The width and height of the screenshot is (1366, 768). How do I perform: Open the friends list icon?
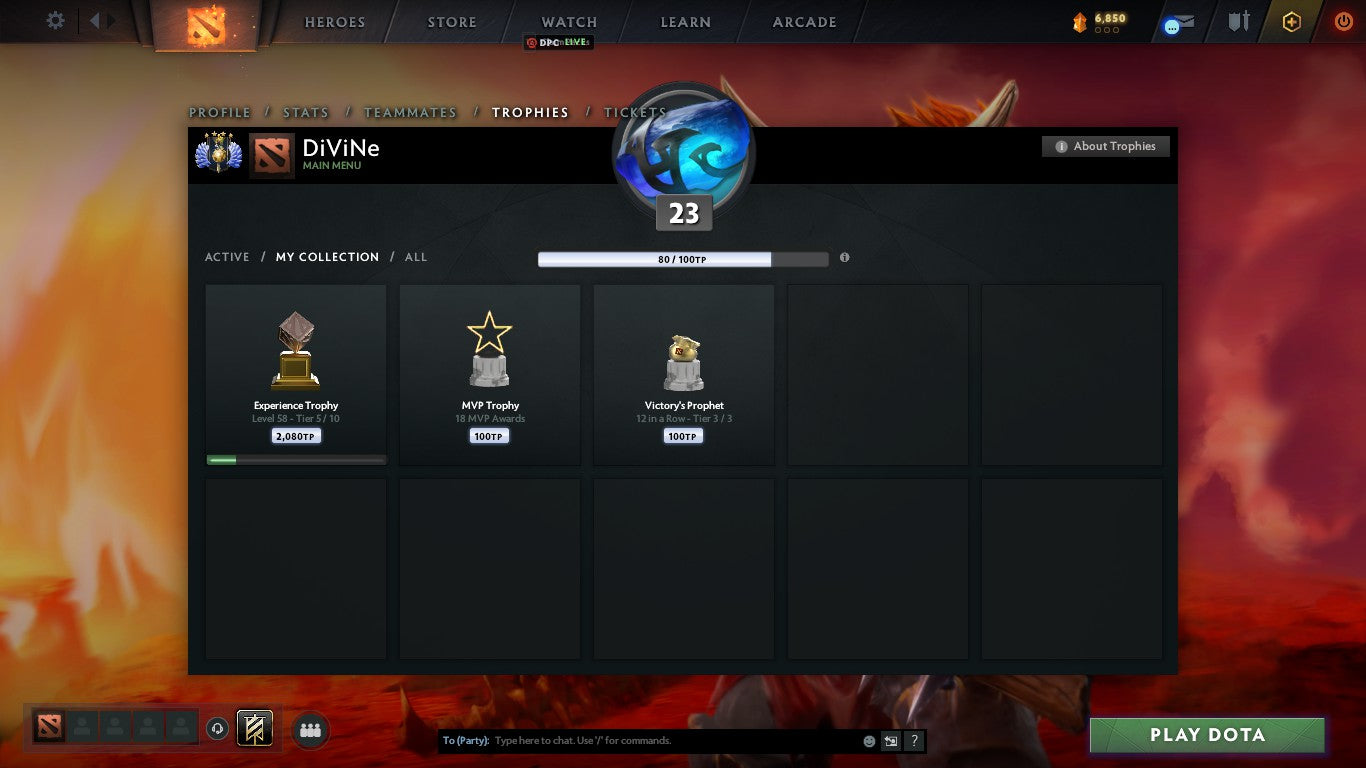[x=310, y=730]
